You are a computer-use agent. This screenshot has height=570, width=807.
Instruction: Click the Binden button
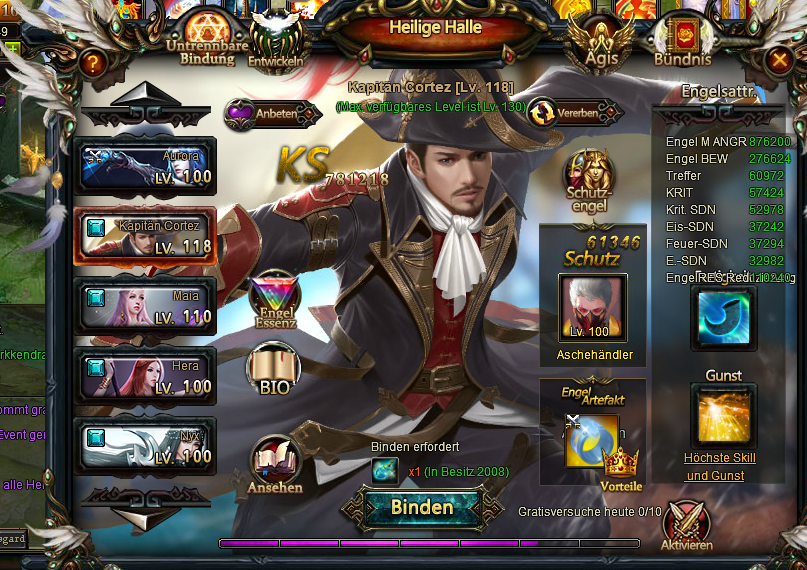pyautogui.click(x=421, y=507)
